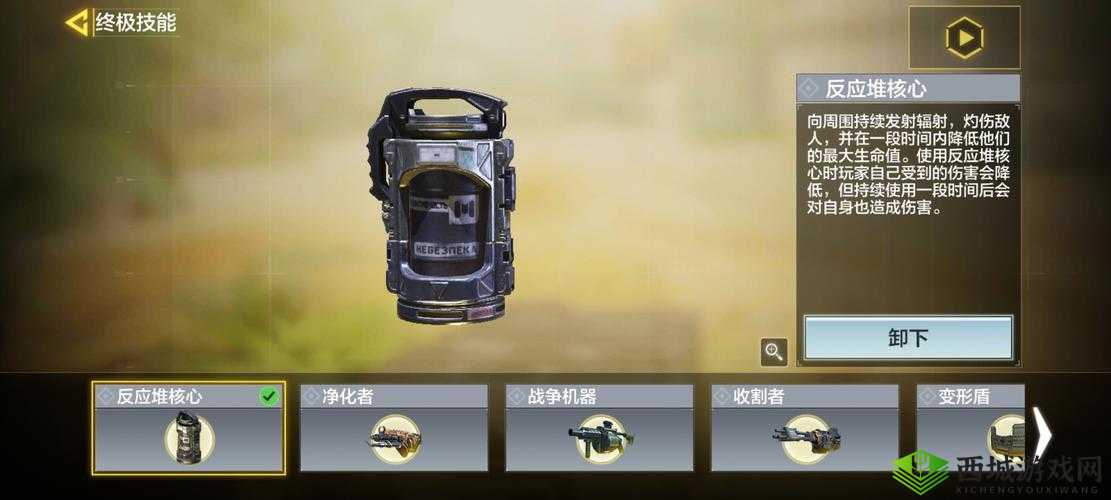The image size is (1111, 500).
Task: Pick the 收割者 skill card
Action: point(804,428)
